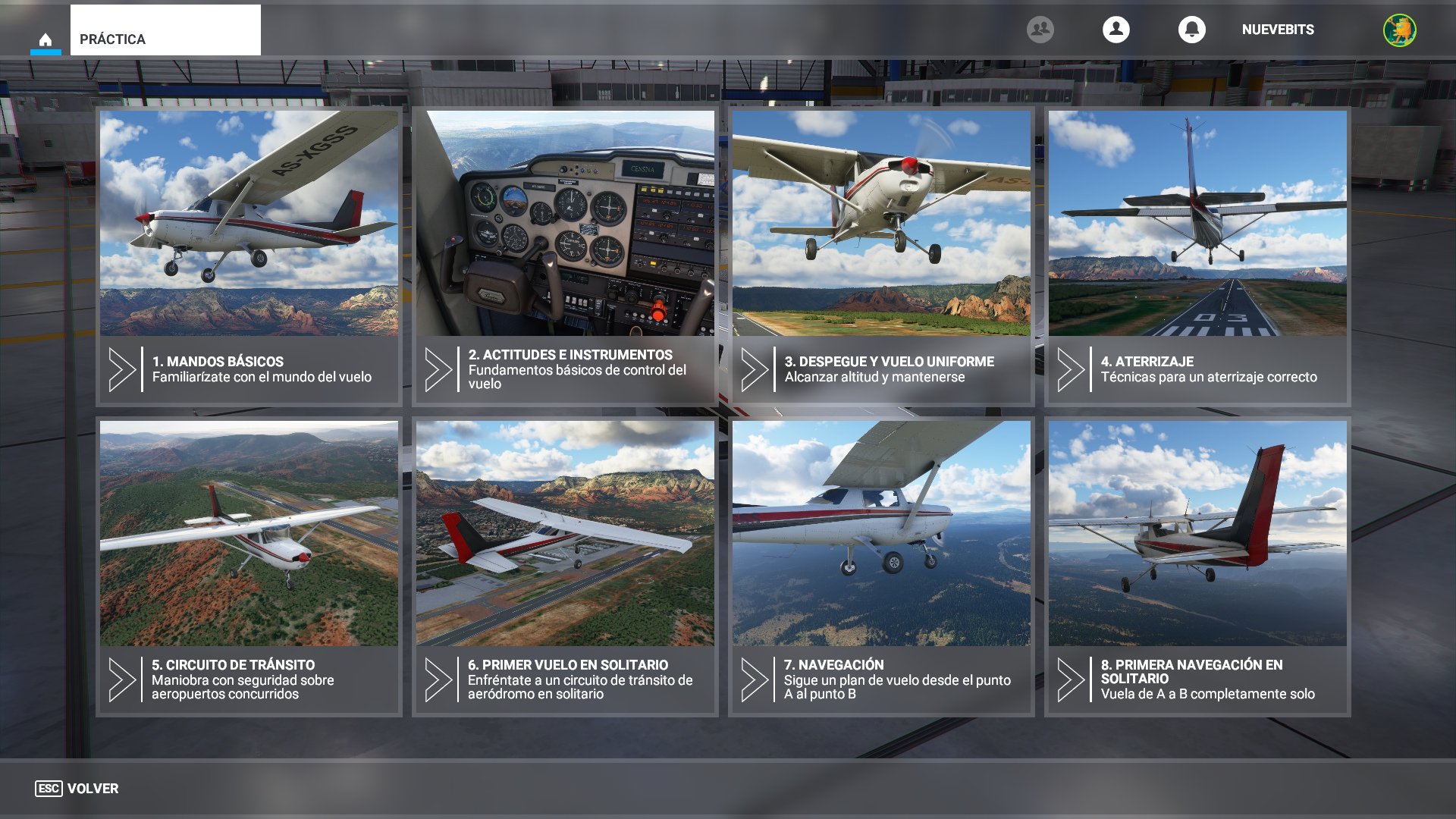Click the NUEVEBITS account name
1456x819 pixels.
[1277, 31]
